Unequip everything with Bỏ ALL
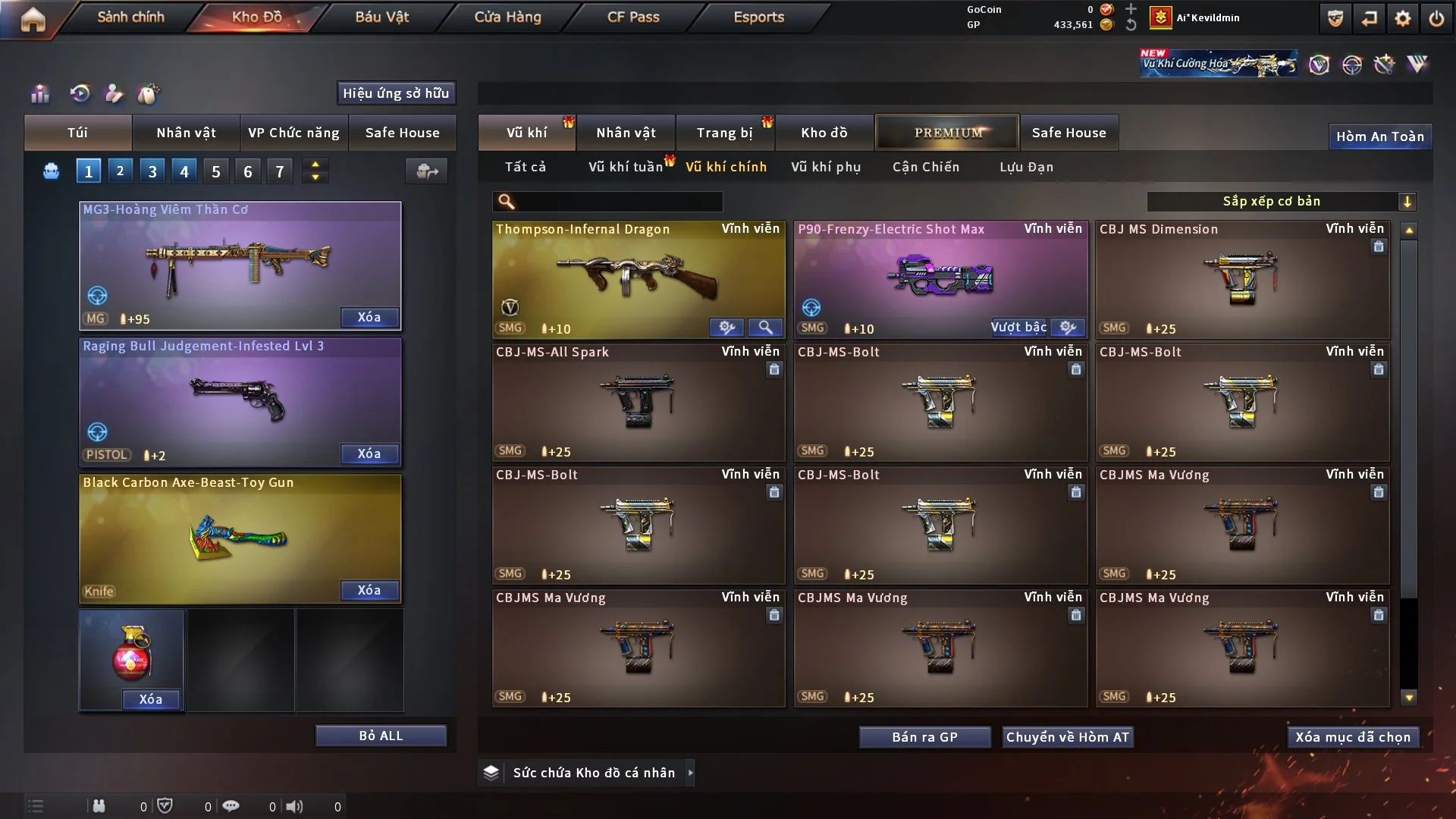The width and height of the screenshot is (1456, 819). tap(381, 736)
